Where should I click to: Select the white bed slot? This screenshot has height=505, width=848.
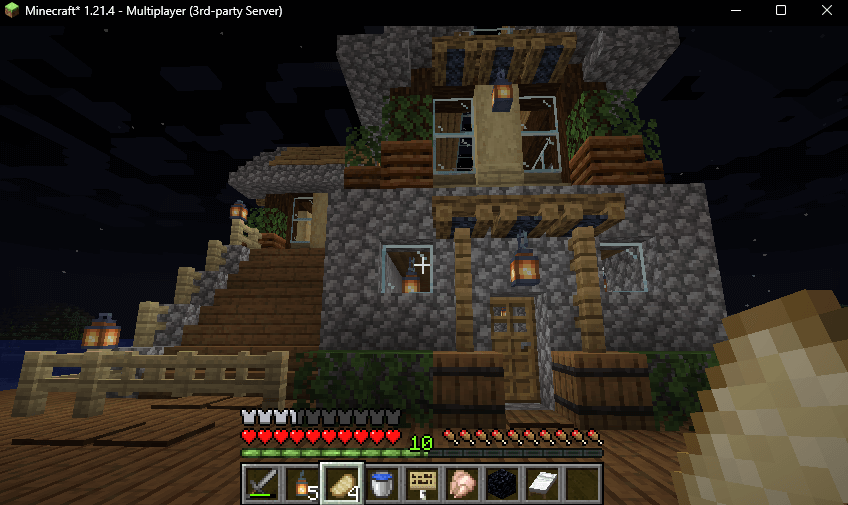click(x=541, y=484)
